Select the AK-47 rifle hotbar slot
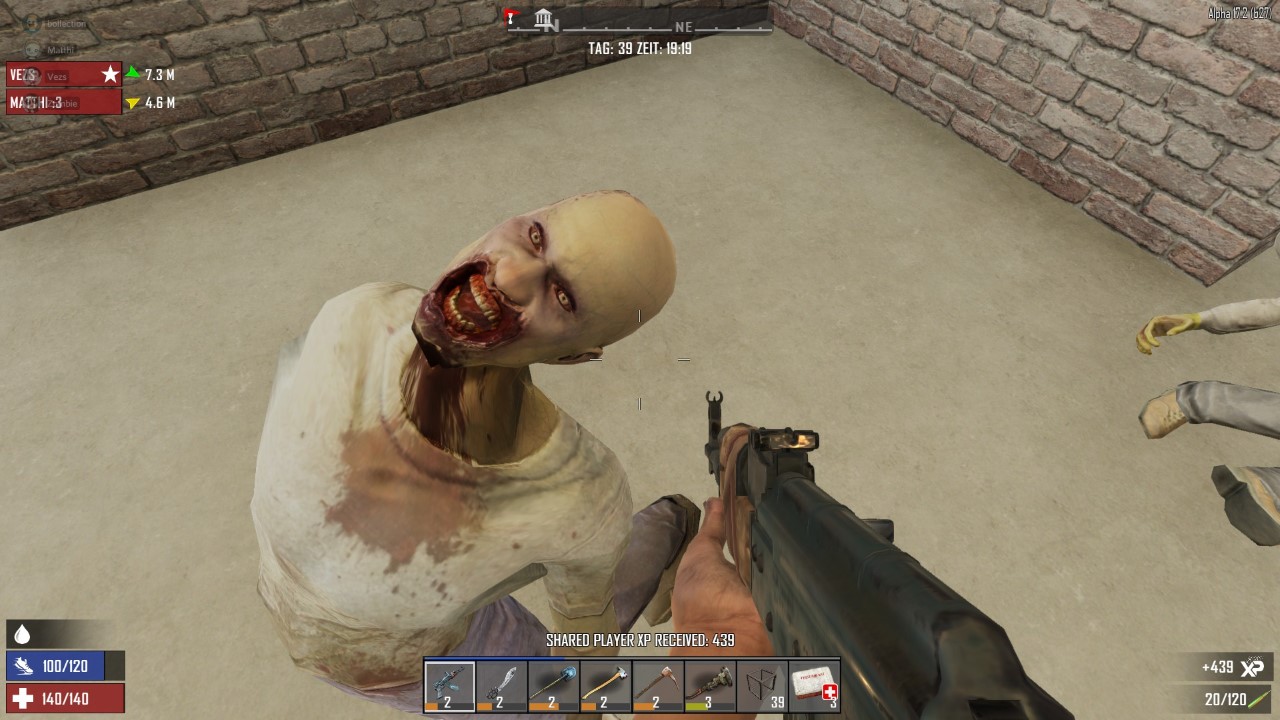 449,686
